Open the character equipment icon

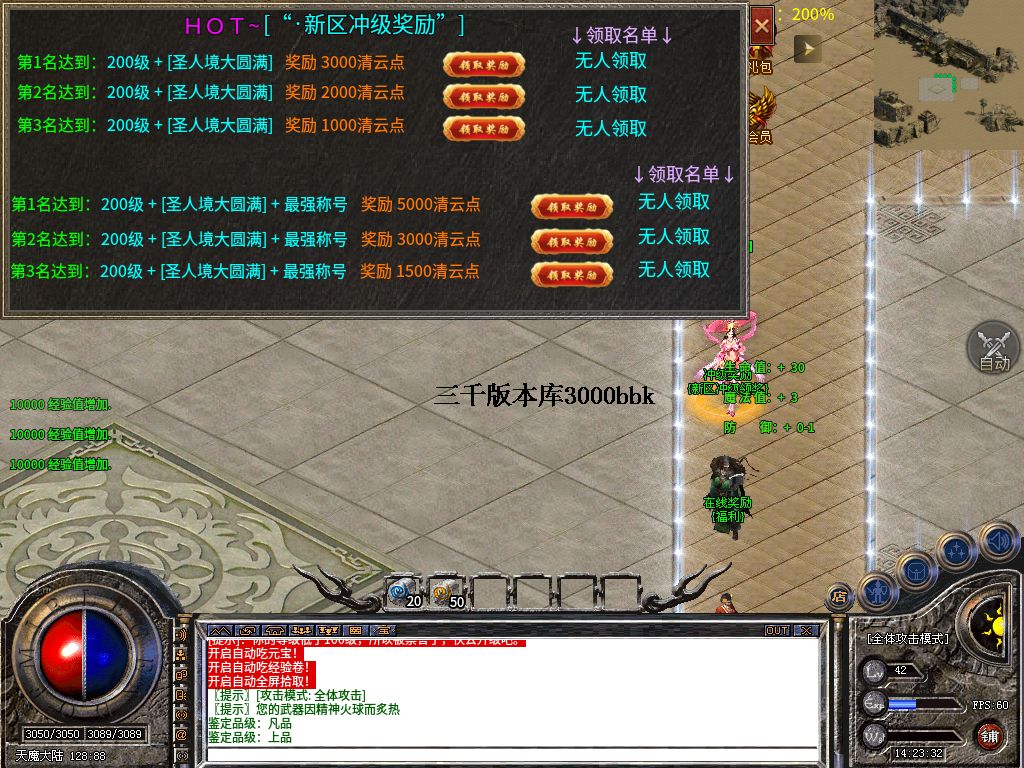coord(877,590)
